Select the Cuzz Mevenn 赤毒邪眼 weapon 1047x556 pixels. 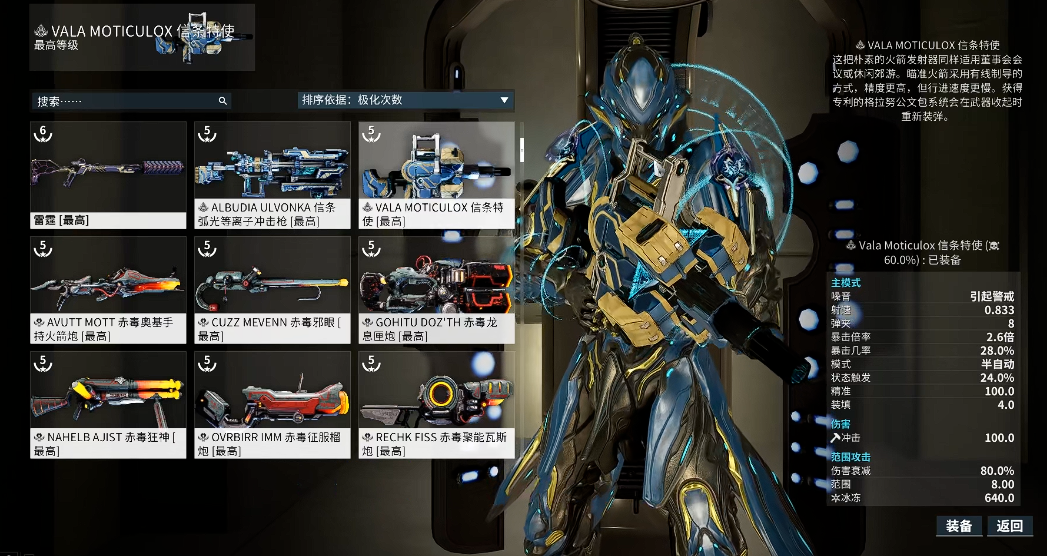tap(272, 289)
